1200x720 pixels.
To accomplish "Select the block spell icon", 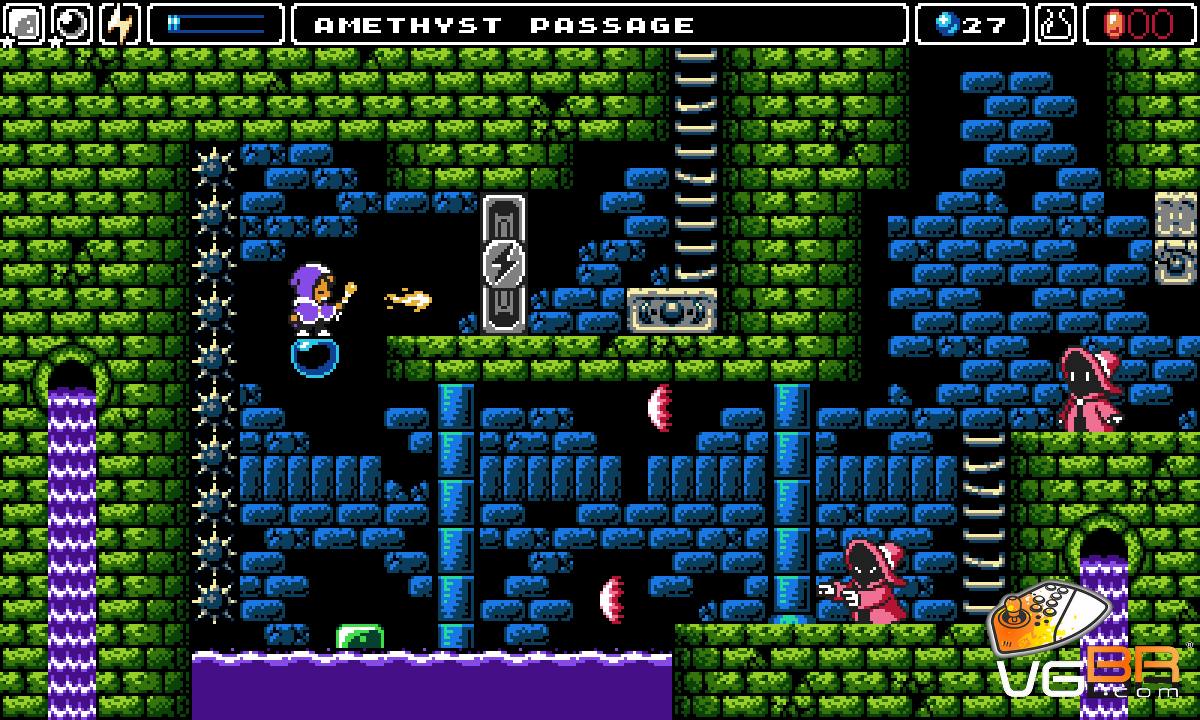I will click(x=24, y=24).
